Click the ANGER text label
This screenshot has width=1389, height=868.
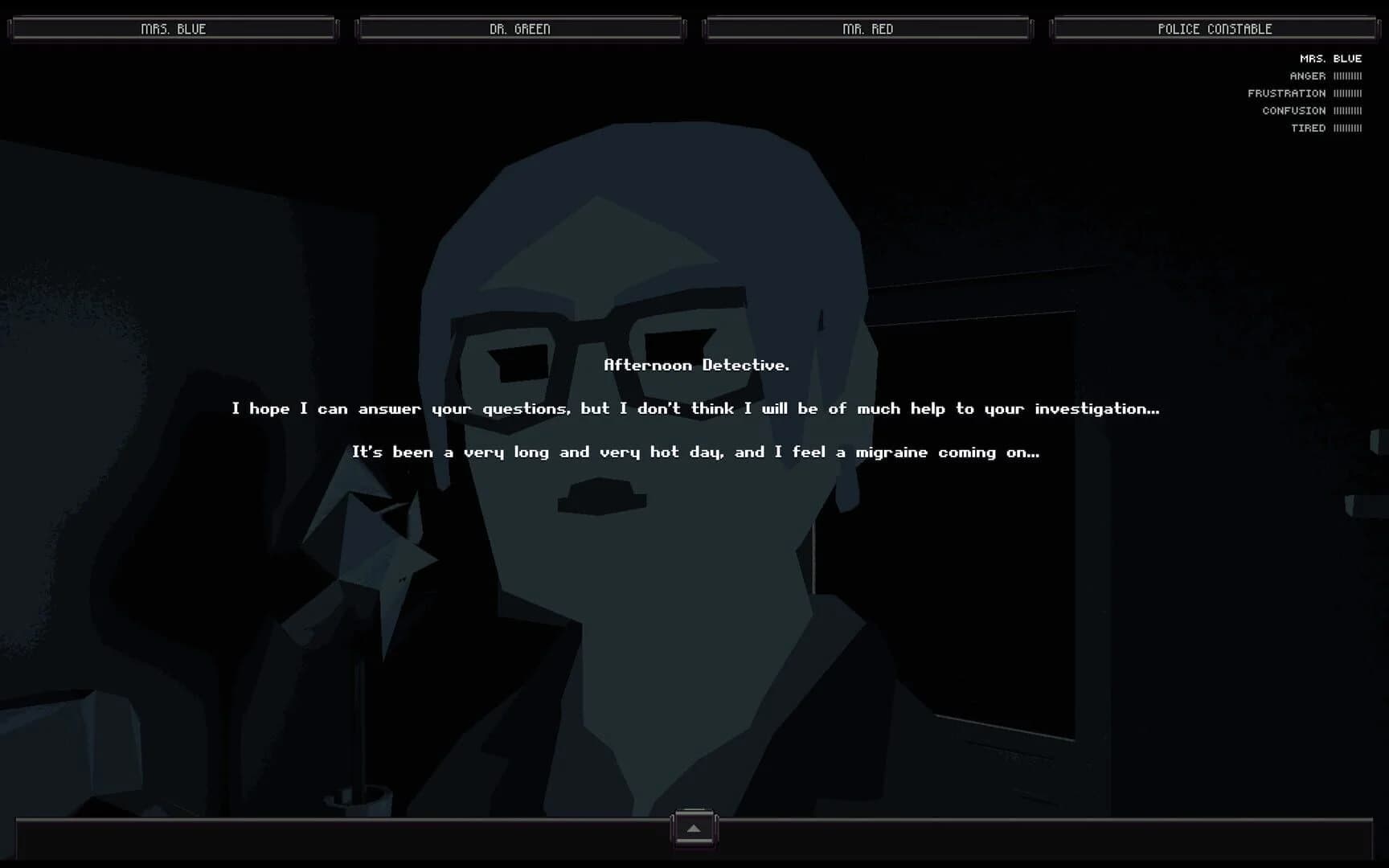tap(1306, 76)
